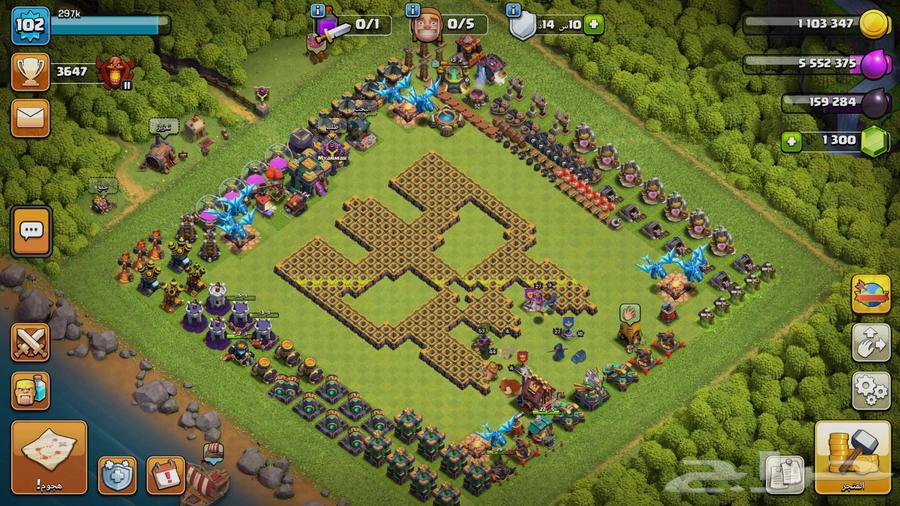
Task: Open the Attack map button
Action: coord(49,456)
